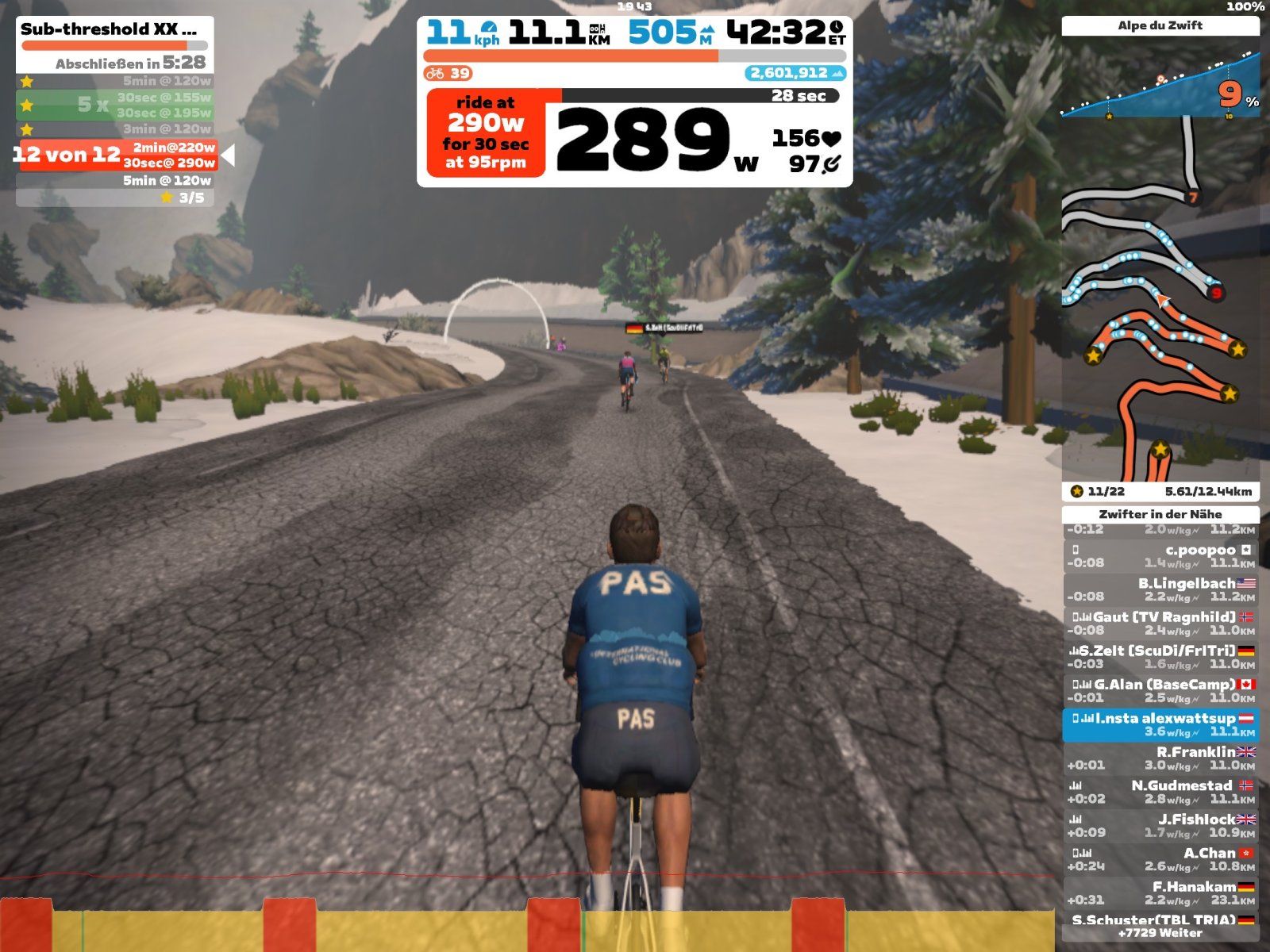Select the 5x 30sec interval row
Image resolution: width=1270 pixels, height=952 pixels.
click(116, 105)
